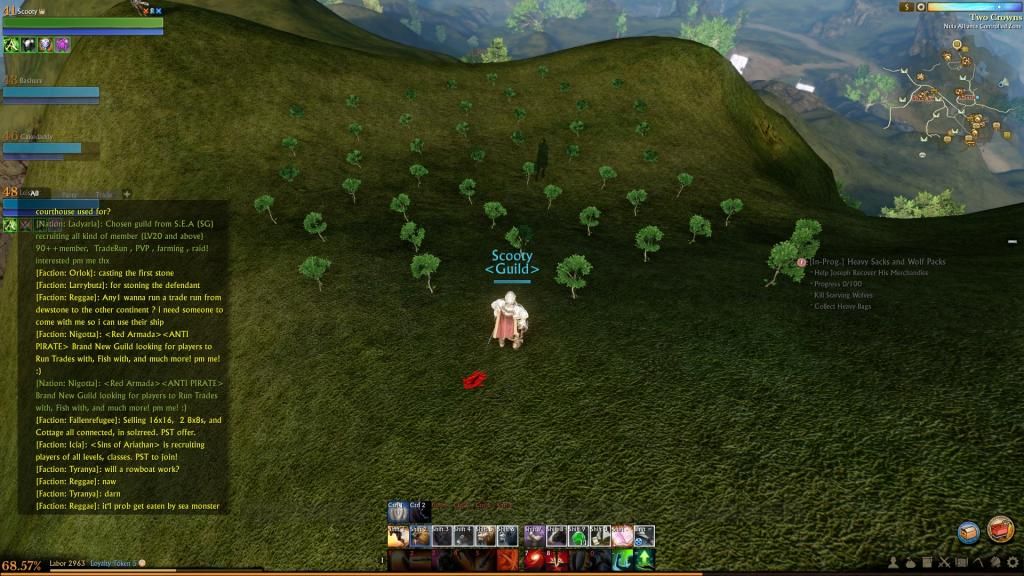
Task: Add a new chat tab with plus button
Action: tap(127, 193)
